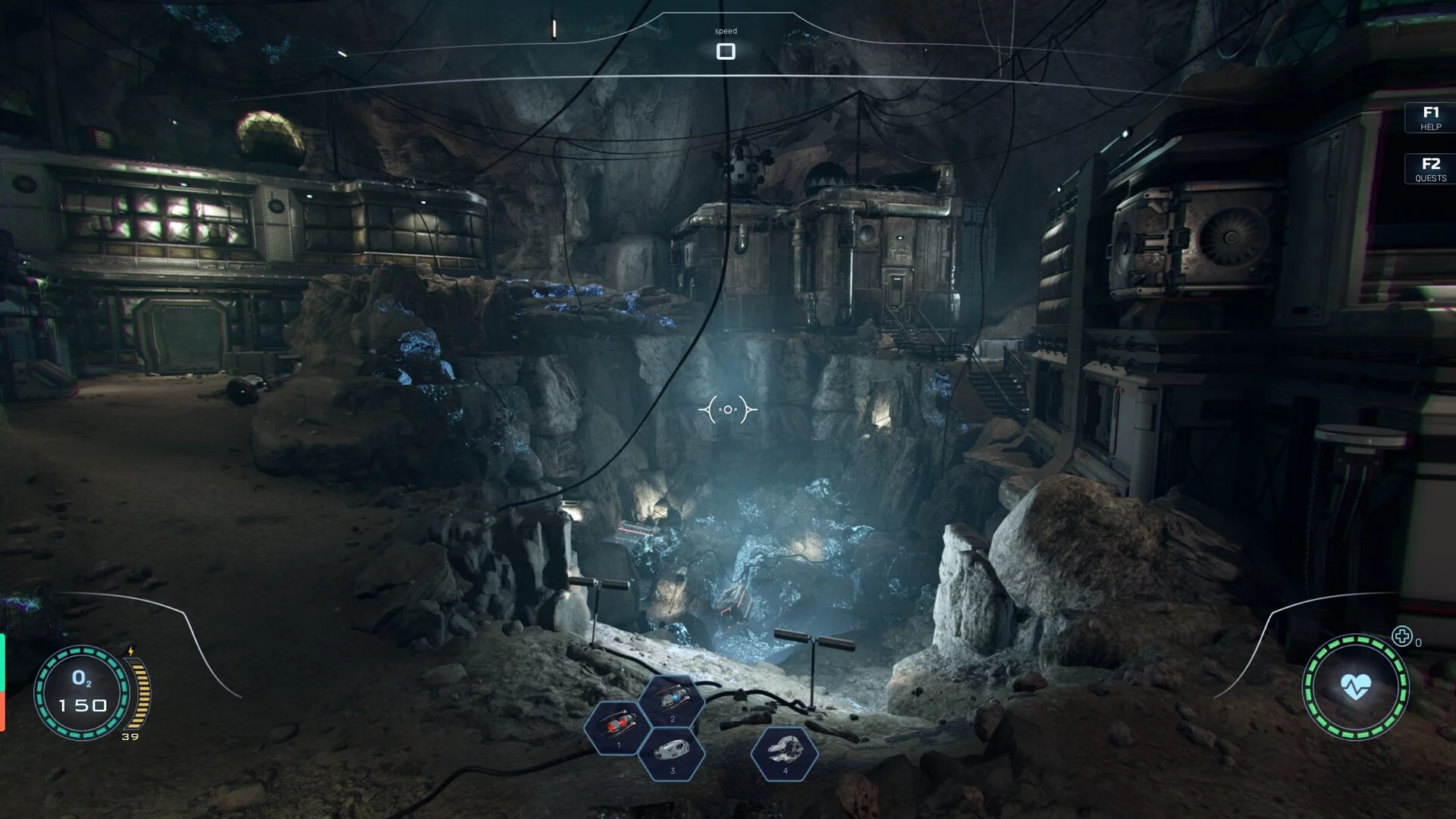Screen dimensions: 1456x819
Task: Open the Quests panel
Action: coord(1430,169)
